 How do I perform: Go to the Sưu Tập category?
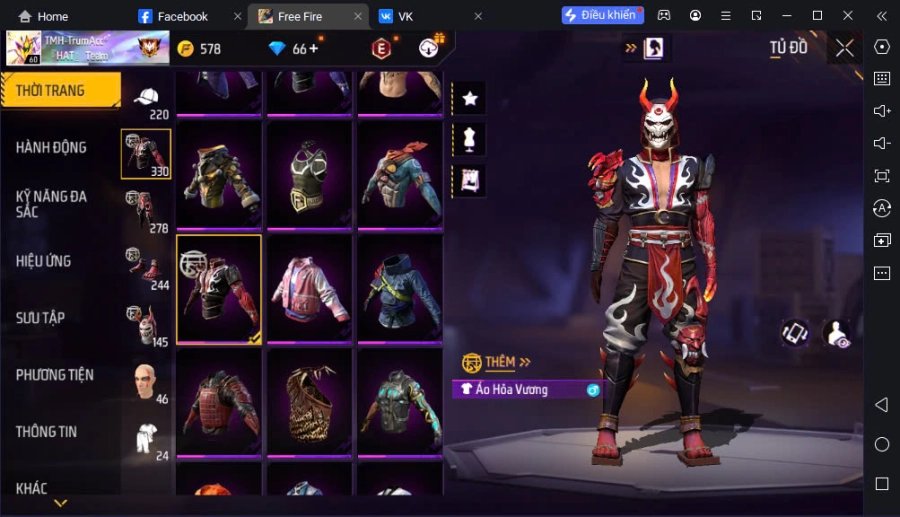(41, 318)
